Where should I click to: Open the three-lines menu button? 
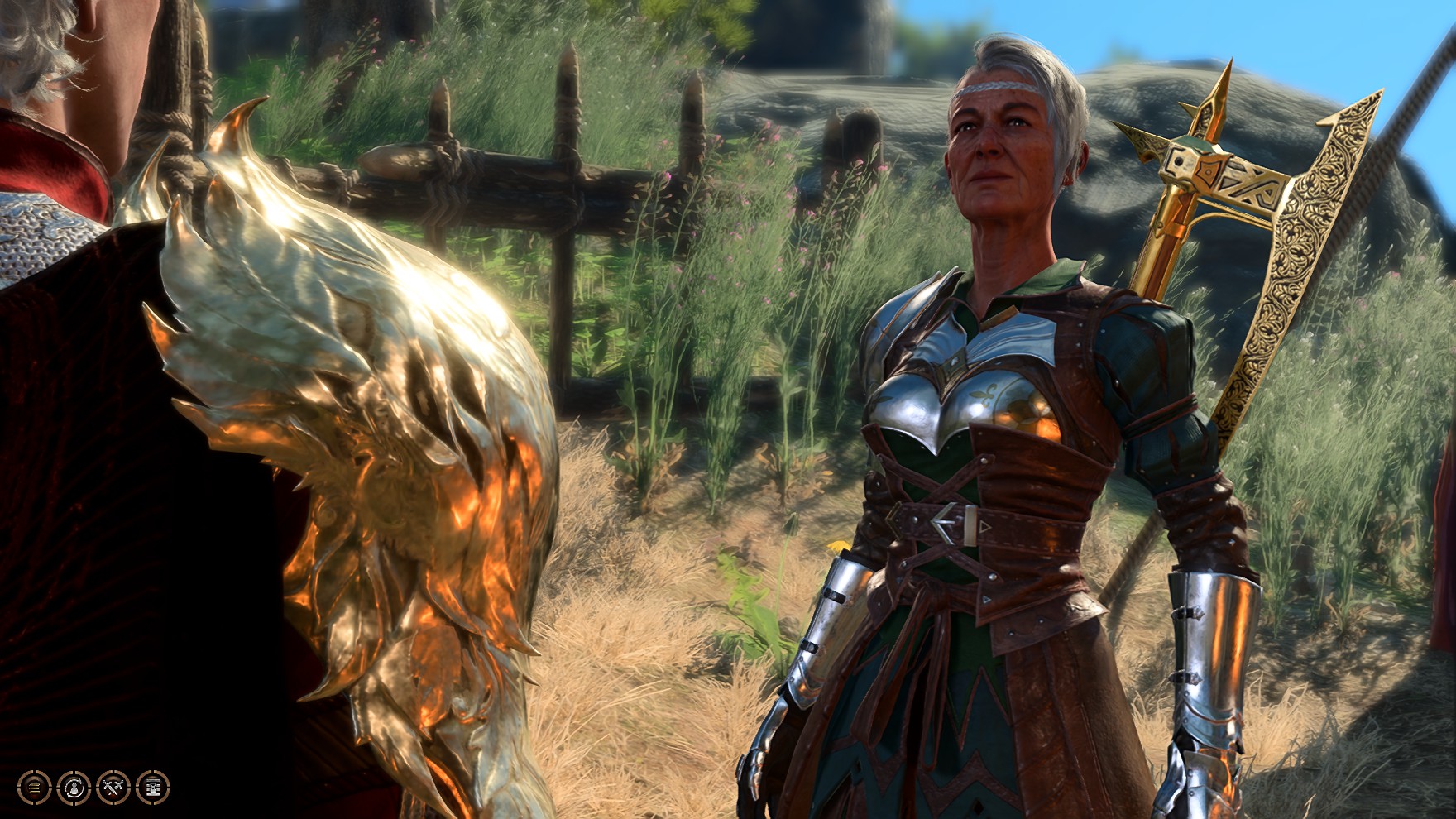pyautogui.click(x=34, y=787)
